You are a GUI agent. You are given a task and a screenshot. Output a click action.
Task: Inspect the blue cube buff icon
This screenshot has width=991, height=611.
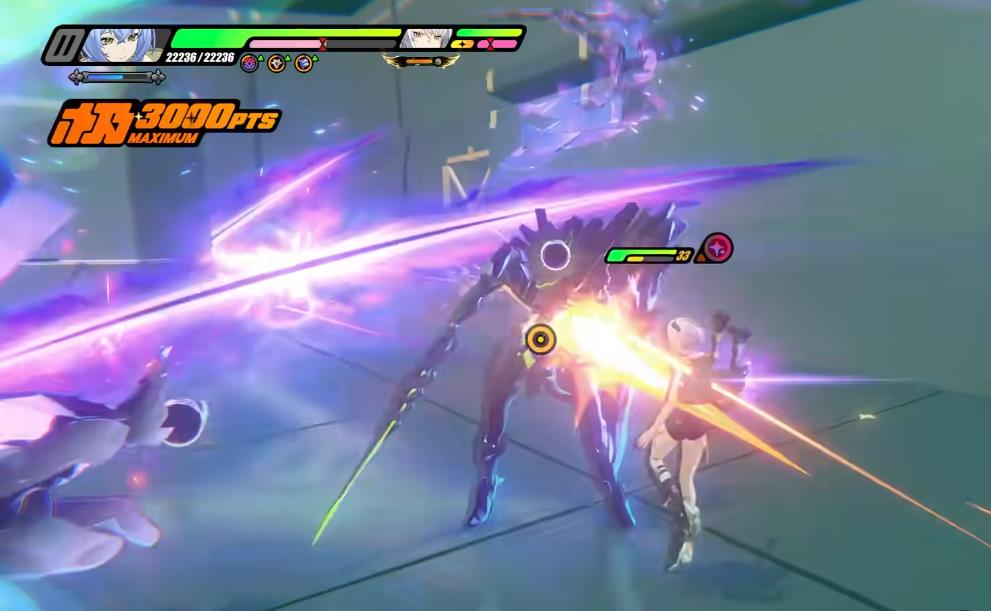303,64
